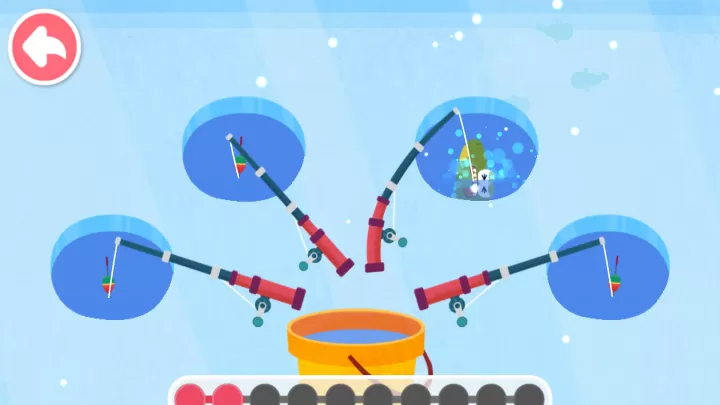Image resolution: width=720 pixels, height=405 pixels.
Task: Tap the pink back arrow button
Action: [45, 46]
